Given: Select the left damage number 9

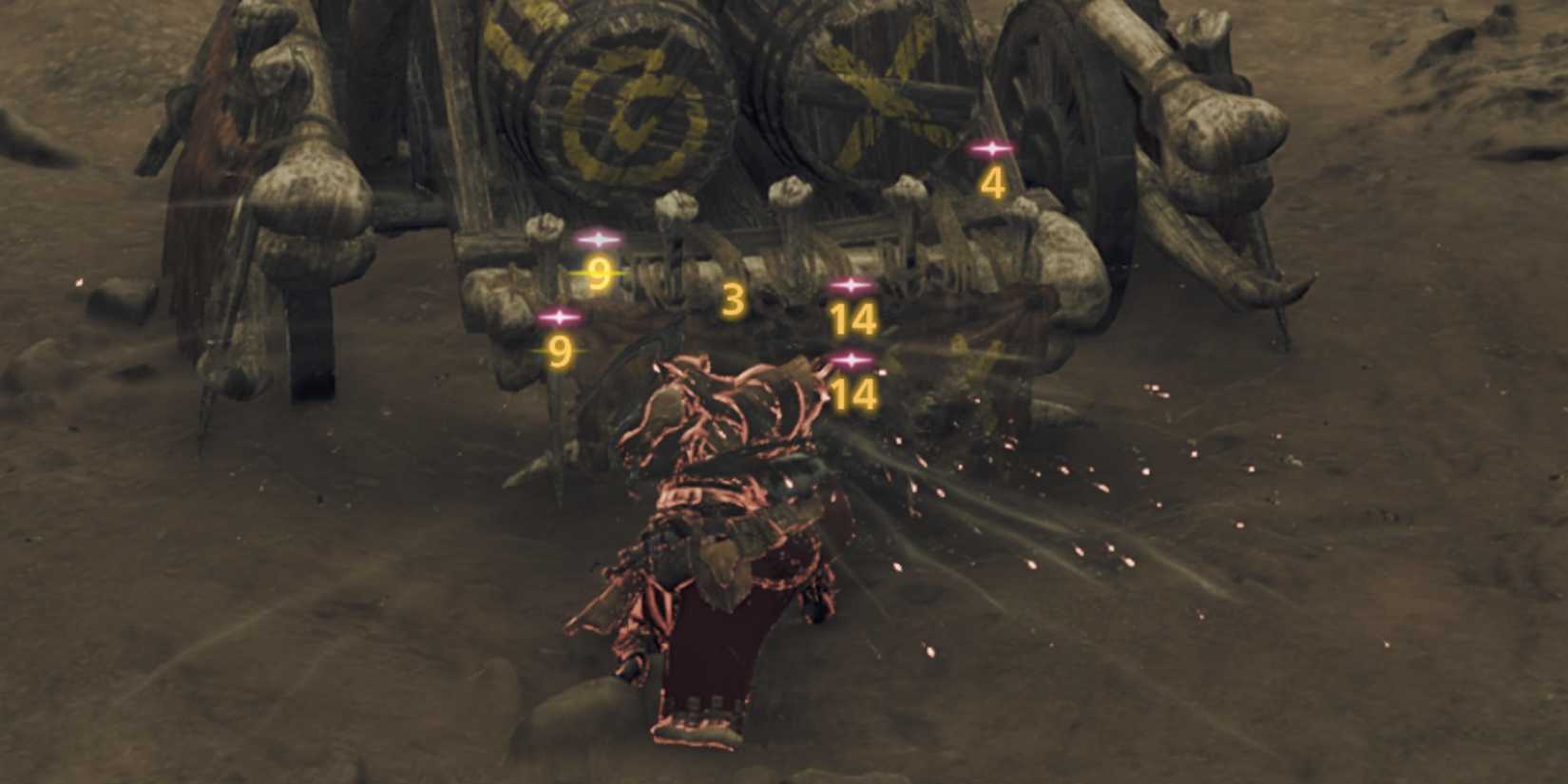Looking at the screenshot, I should pyautogui.click(x=560, y=351).
